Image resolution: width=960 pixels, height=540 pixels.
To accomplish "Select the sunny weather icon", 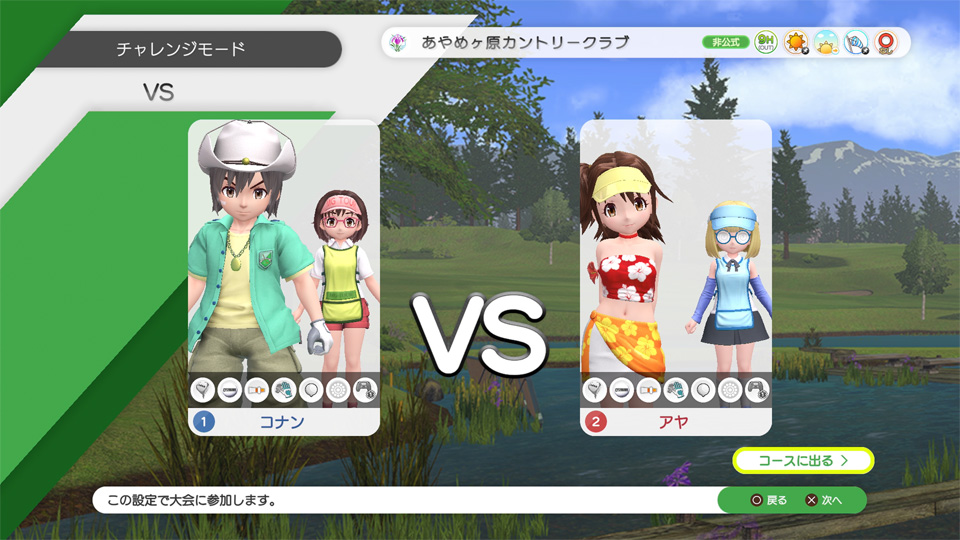I will (796, 43).
